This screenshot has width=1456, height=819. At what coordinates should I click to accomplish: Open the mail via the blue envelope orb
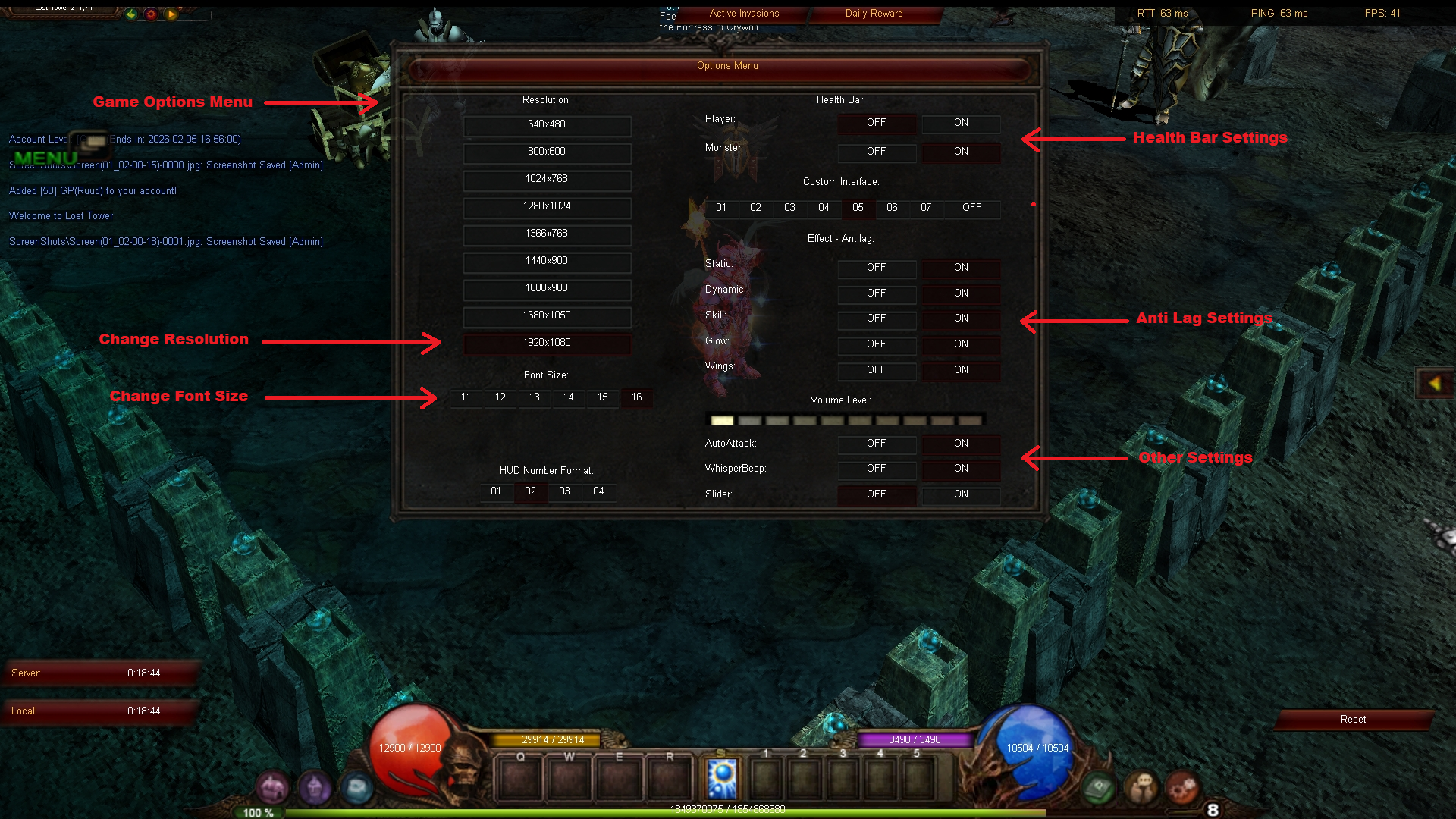[x=357, y=787]
